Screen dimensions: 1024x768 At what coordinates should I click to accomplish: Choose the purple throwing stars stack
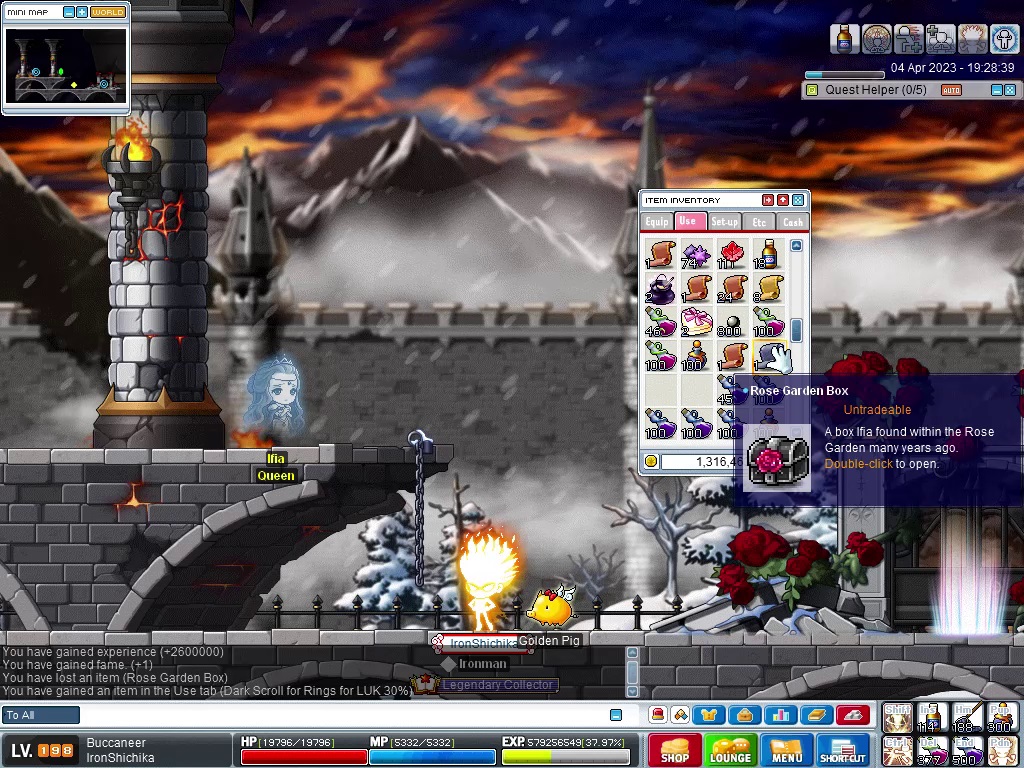pos(696,254)
